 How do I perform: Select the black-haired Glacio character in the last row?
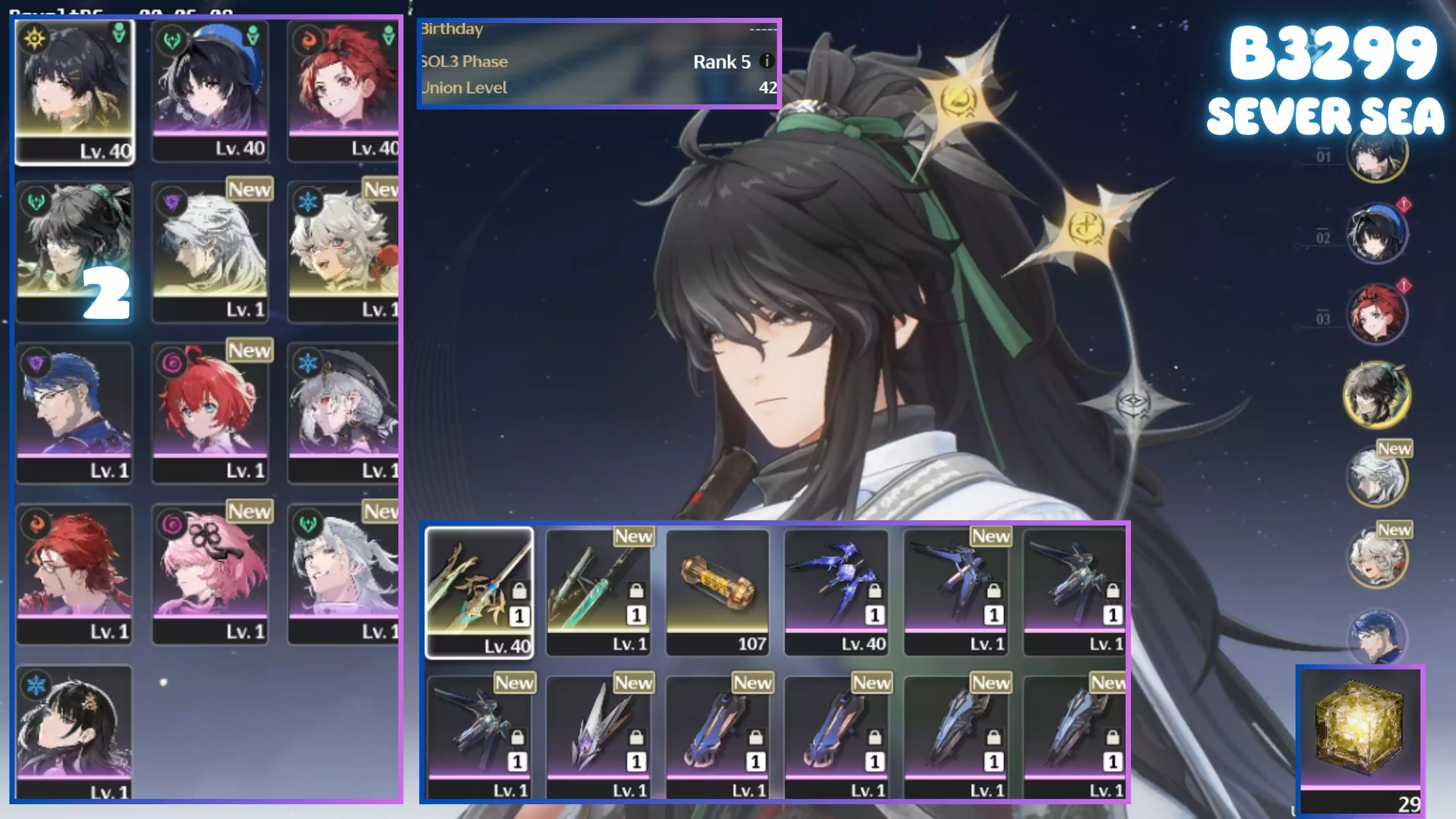[75, 732]
